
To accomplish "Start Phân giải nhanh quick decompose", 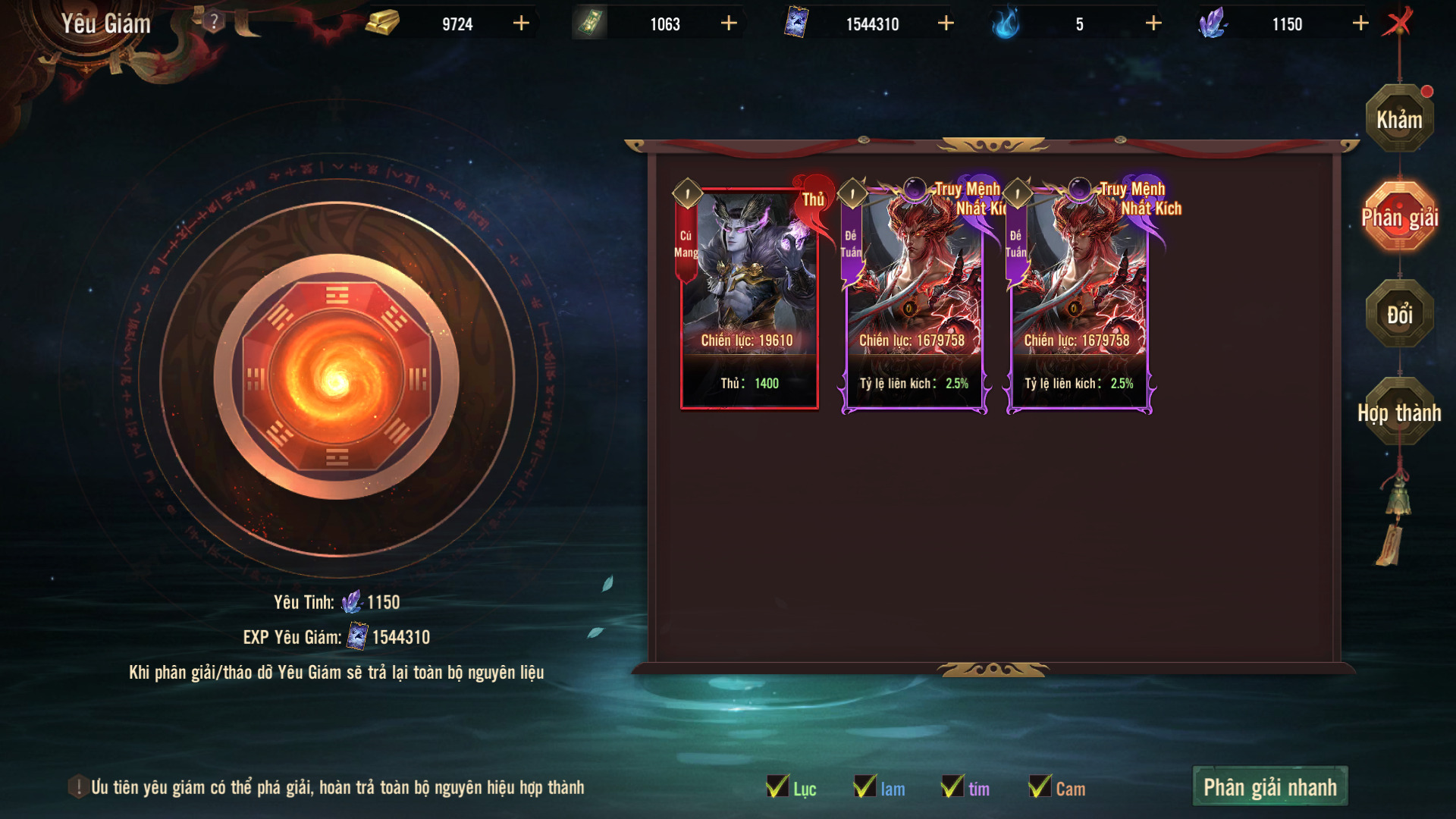I will [x=1269, y=787].
